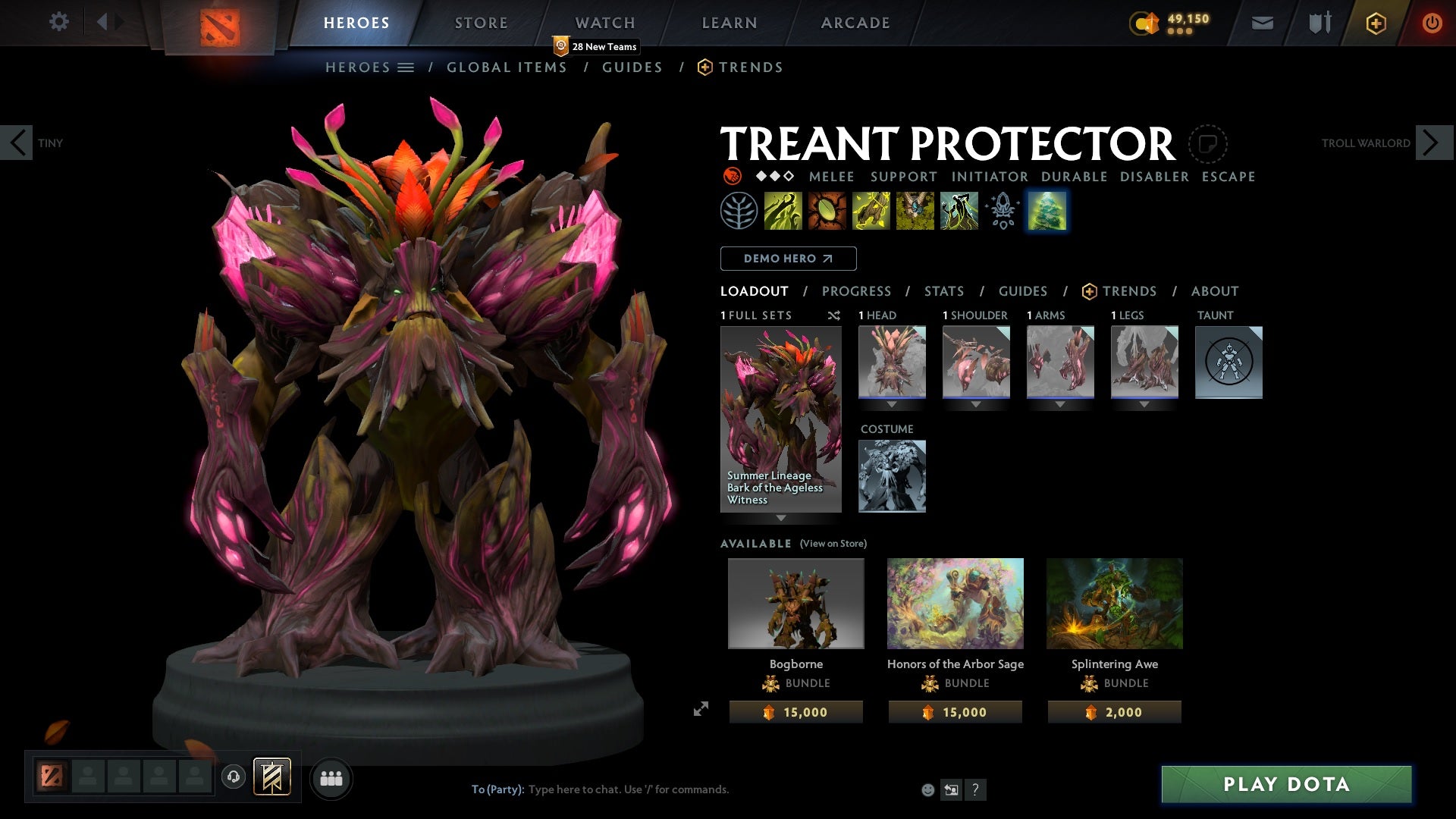Select the settings gear in the top left

(x=59, y=22)
